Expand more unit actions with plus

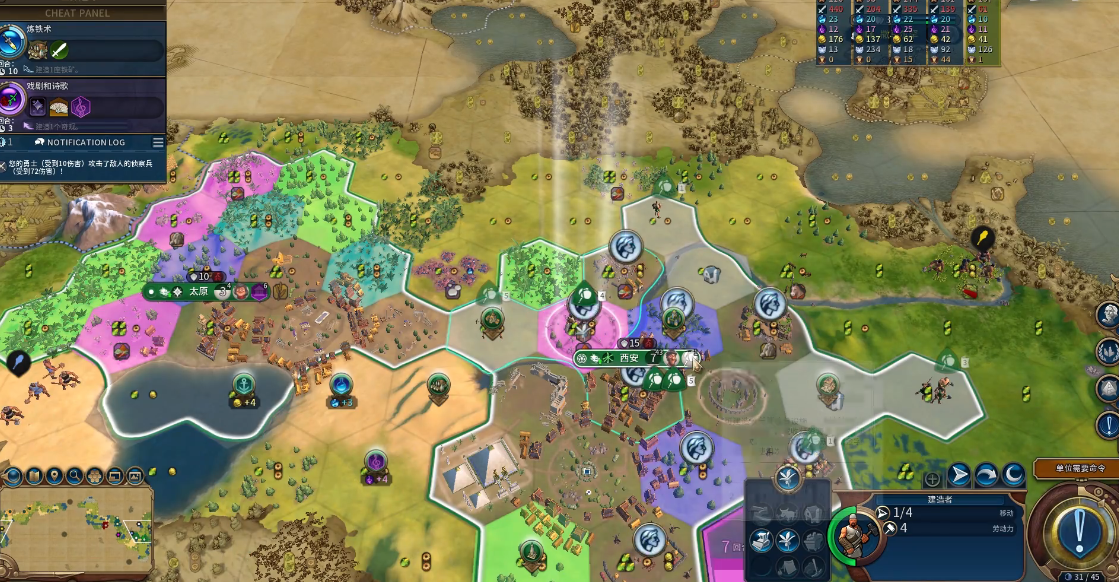(932, 480)
